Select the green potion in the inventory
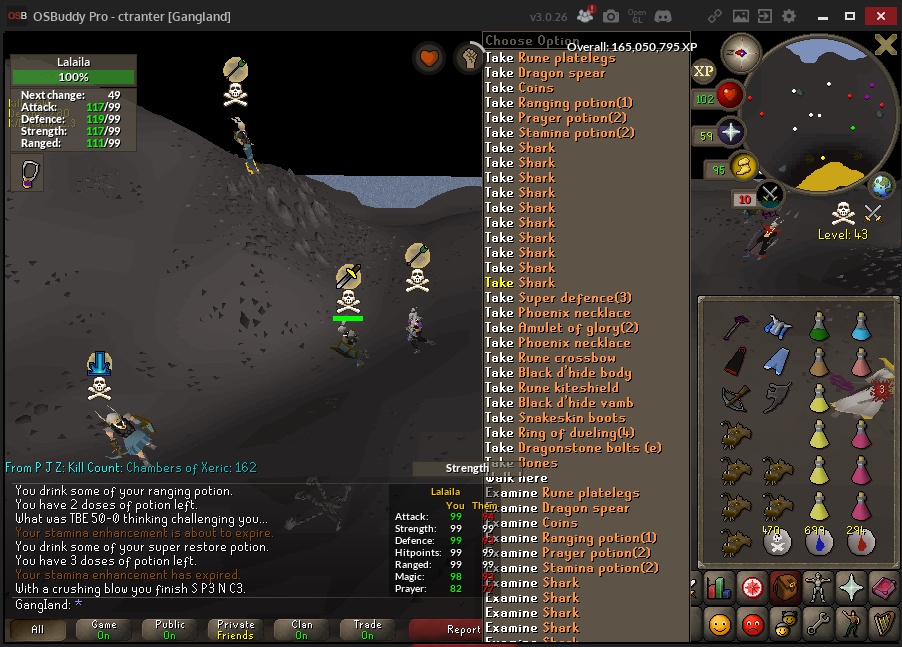The image size is (902, 647). point(819,324)
